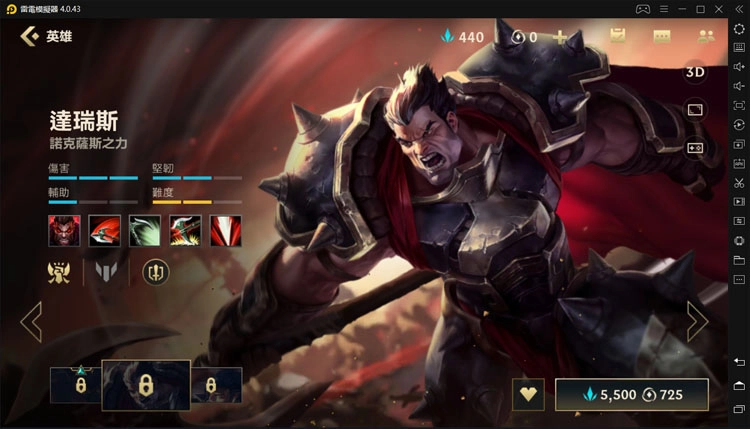Select the axe pull ability icon
Viewport: 750px width, 429px height.
(184, 230)
